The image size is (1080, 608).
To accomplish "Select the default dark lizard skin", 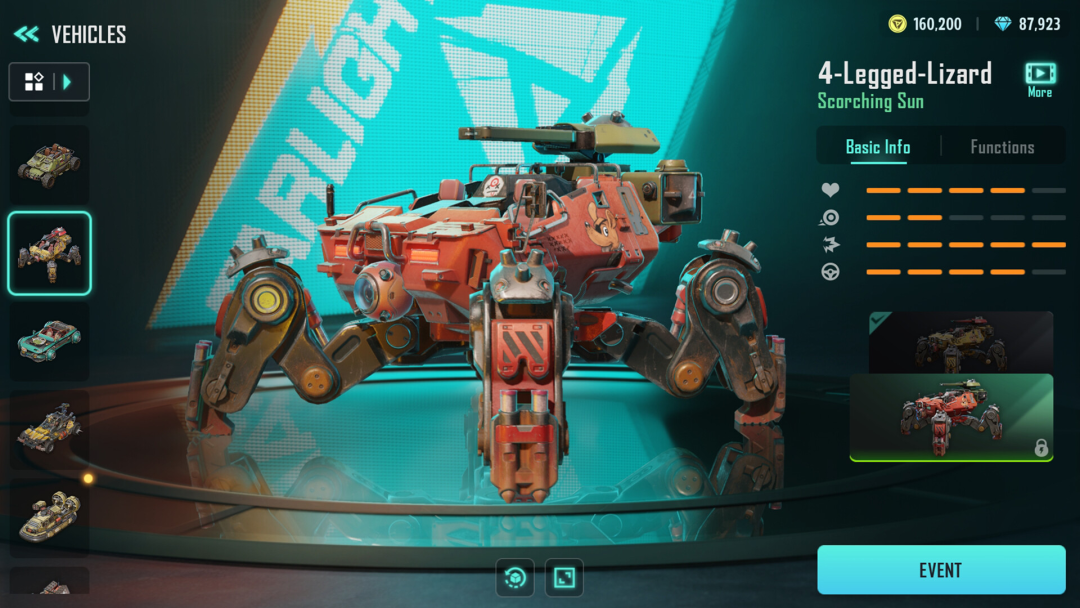I will coord(960,342).
